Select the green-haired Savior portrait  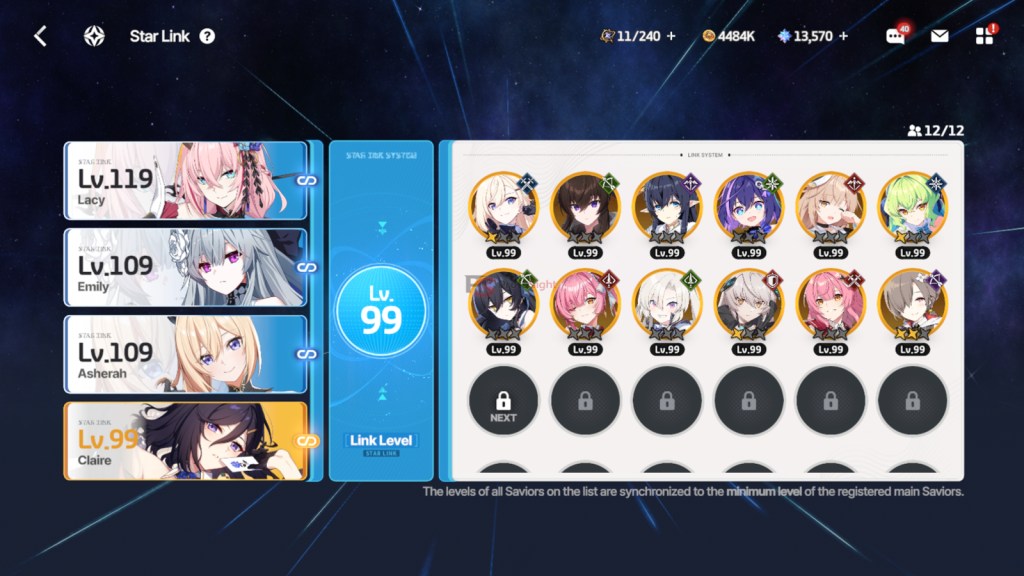(x=912, y=207)
